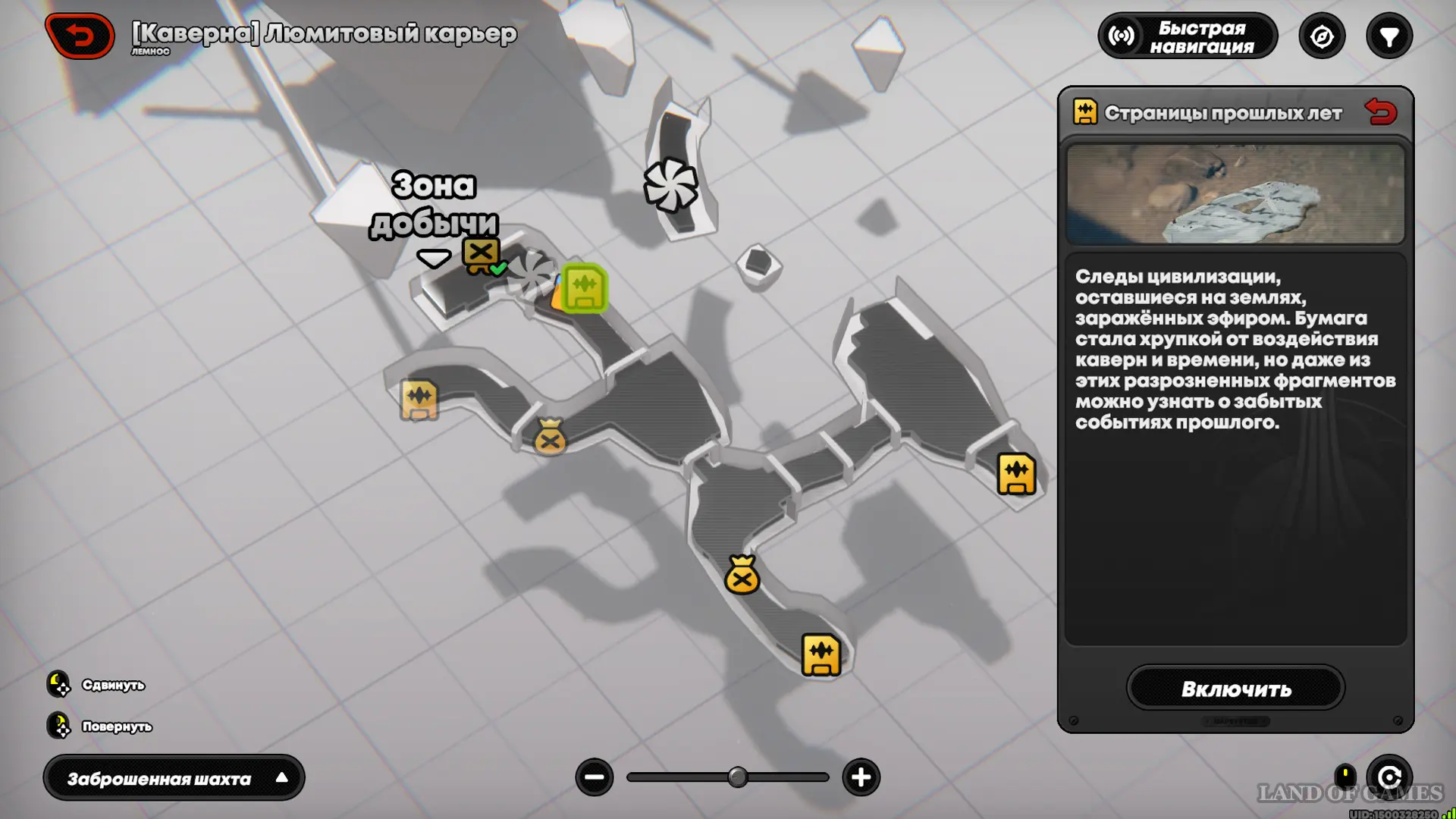Zoom out with the minus button
This screenshot has height=819, width=1456.
[x=595, y=777]
